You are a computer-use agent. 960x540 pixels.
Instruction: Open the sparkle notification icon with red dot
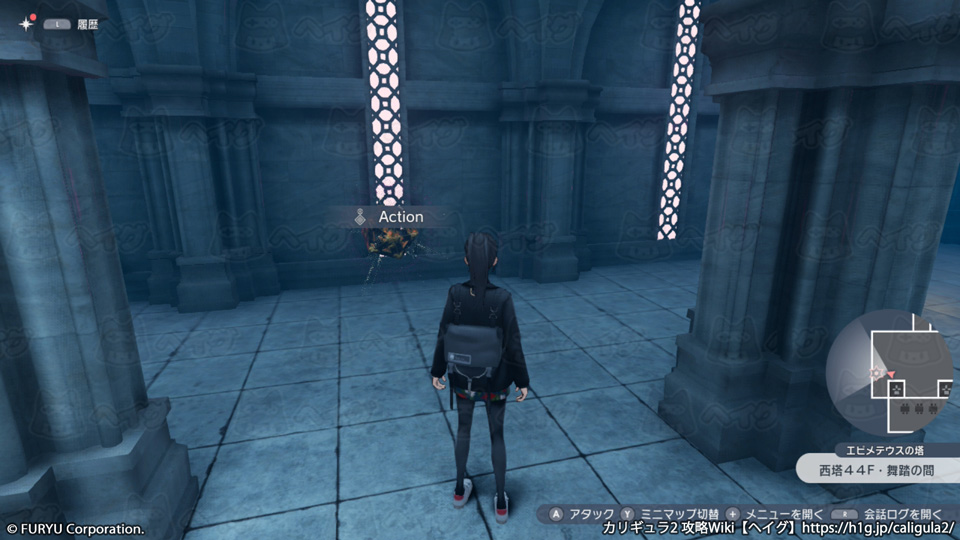[x=25, y=22]
